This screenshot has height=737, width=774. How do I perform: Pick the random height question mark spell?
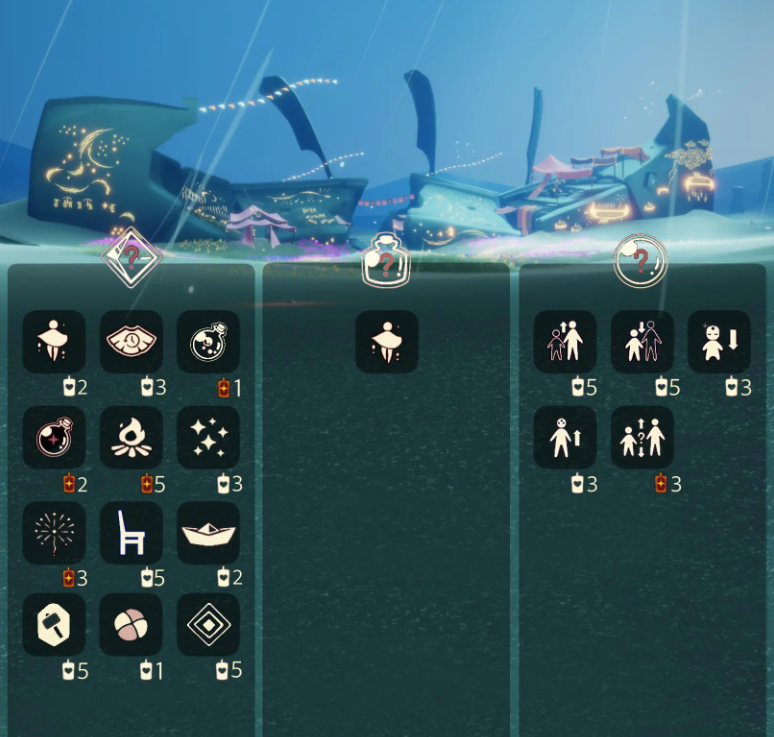pos(642,437)
